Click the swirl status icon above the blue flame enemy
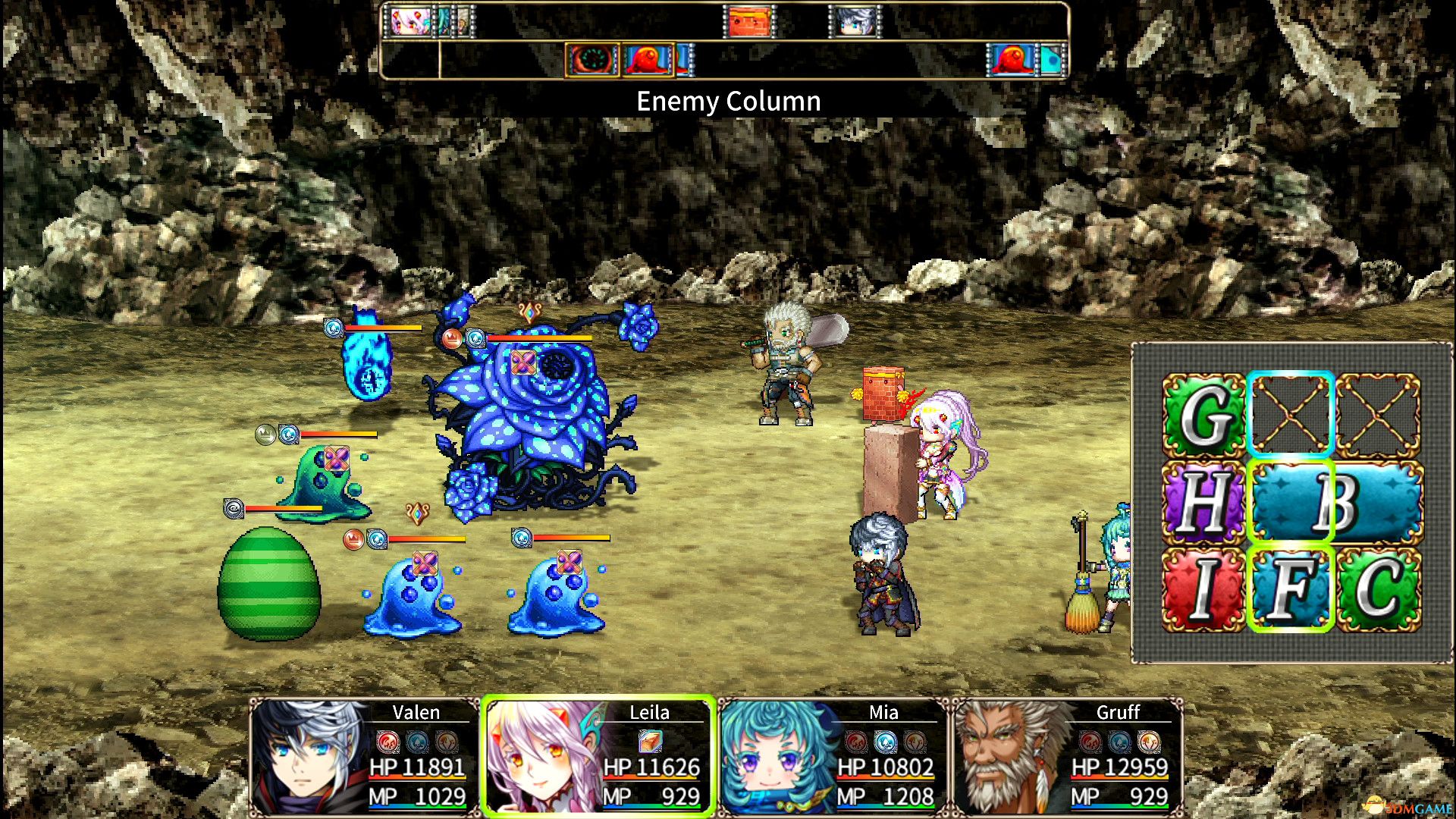 [x=333, y=328]
